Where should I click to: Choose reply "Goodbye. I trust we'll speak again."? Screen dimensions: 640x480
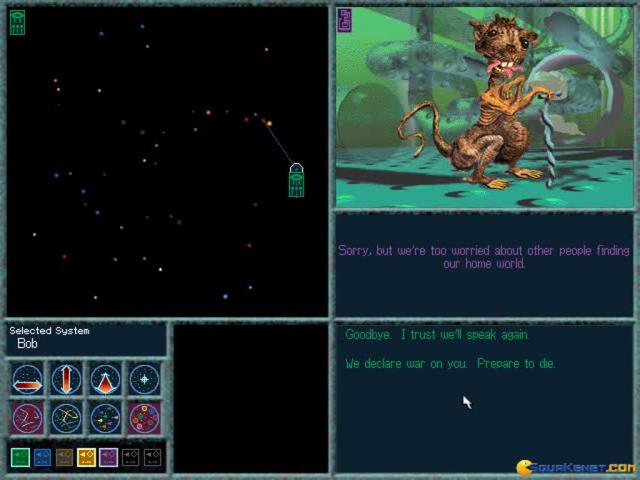click(x=437, y=335)
